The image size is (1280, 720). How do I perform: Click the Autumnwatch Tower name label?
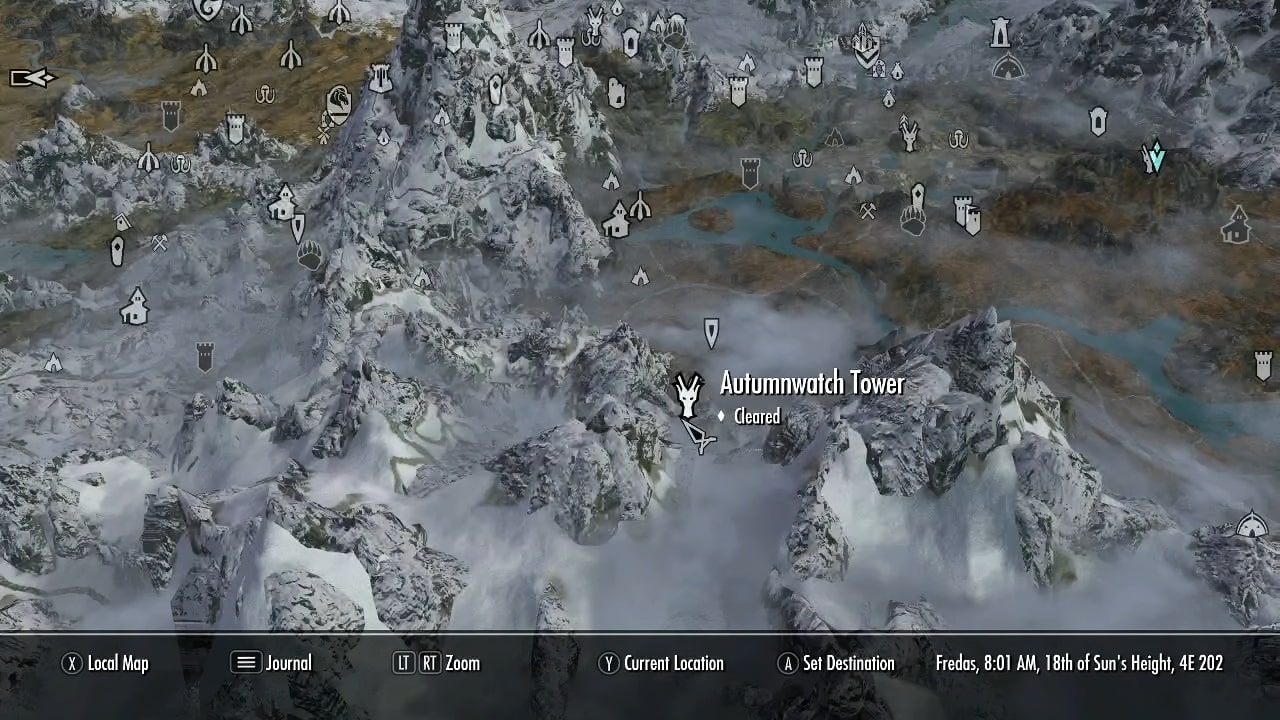coord(812,383)
